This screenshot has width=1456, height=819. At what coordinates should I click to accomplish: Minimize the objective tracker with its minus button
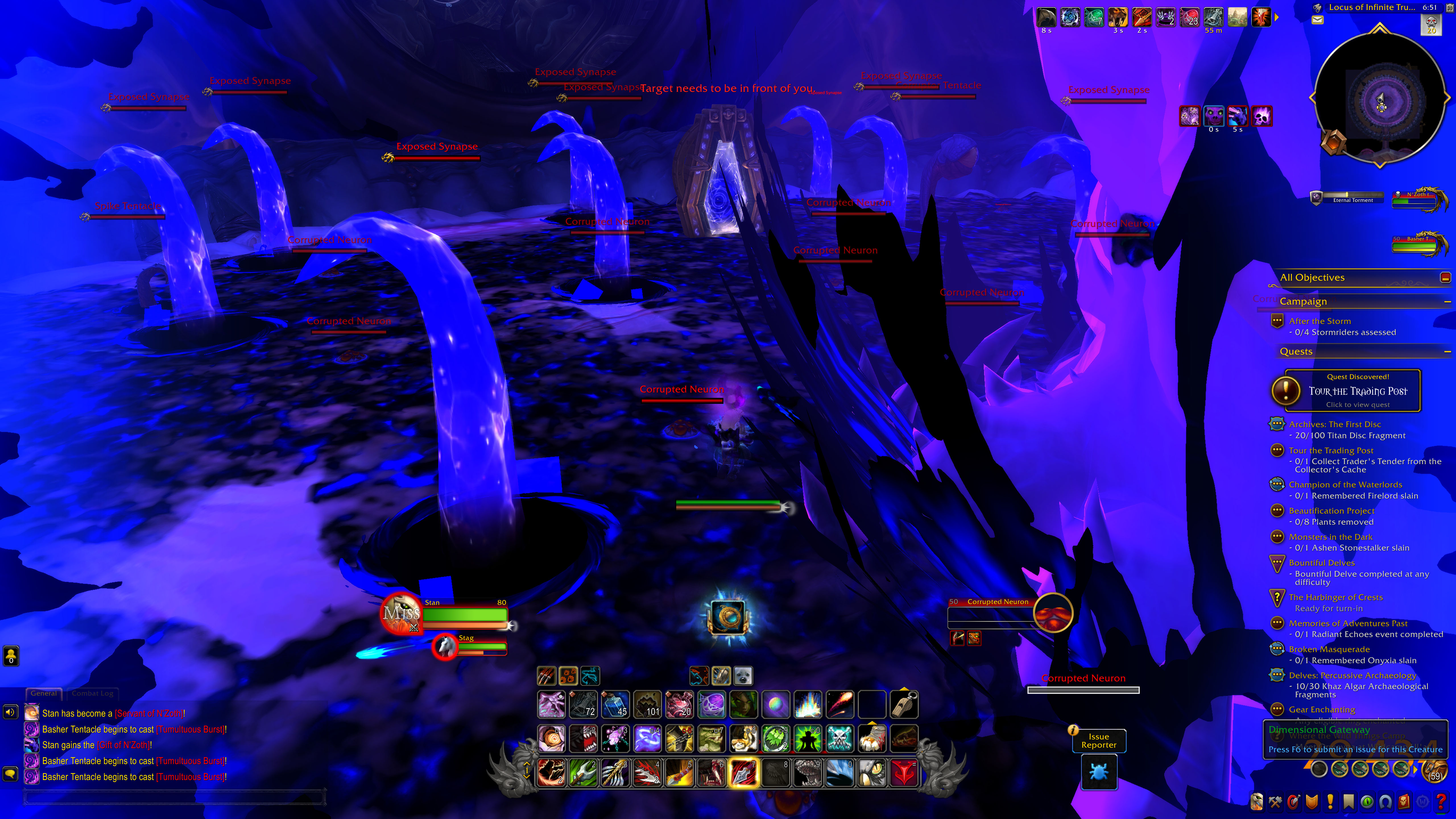pos(1445,277)
